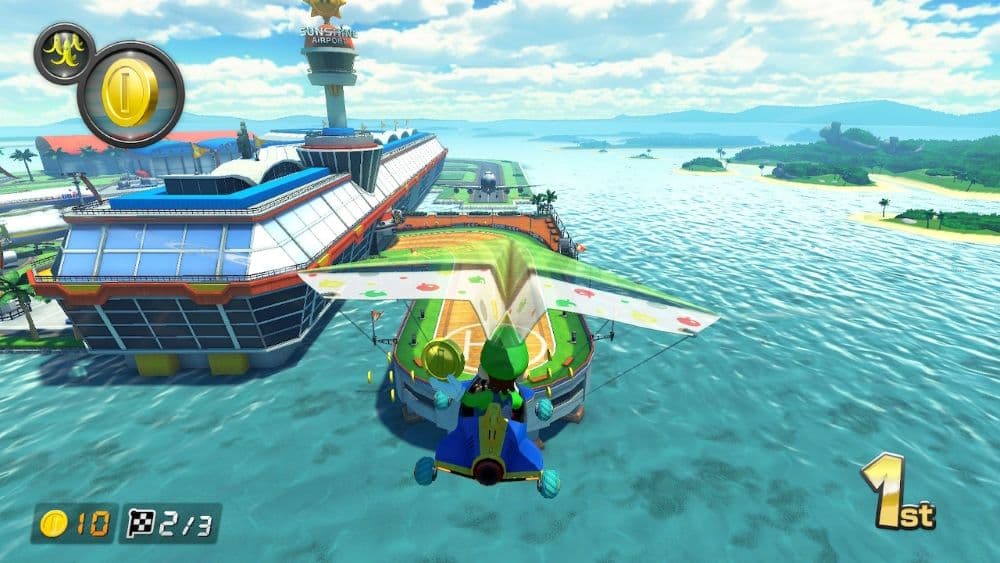Select the reserve banana bunch item slot
Viewport: 1000px width, 563px height.
coord(64,53)
